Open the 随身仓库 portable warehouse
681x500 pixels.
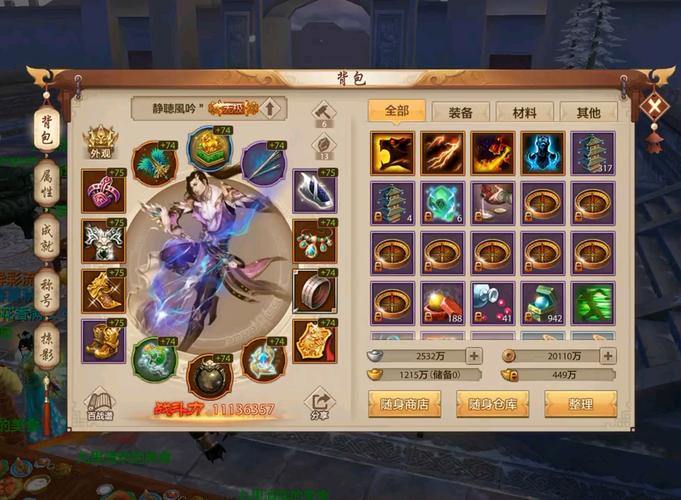tap(492, 404)
